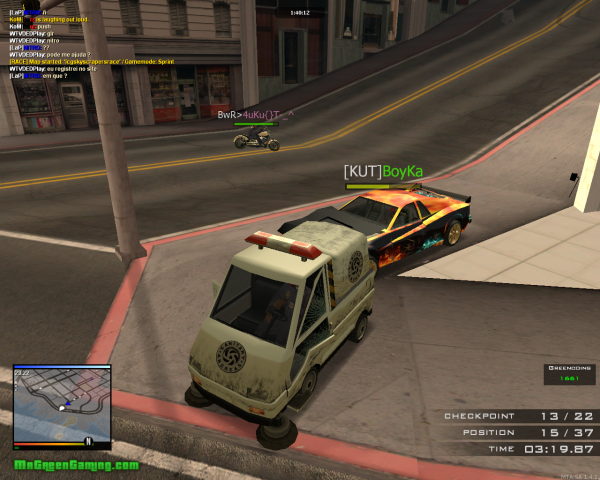
Task: Click the MrGreenGaming.com logo
Action: [x=76, y=466]
